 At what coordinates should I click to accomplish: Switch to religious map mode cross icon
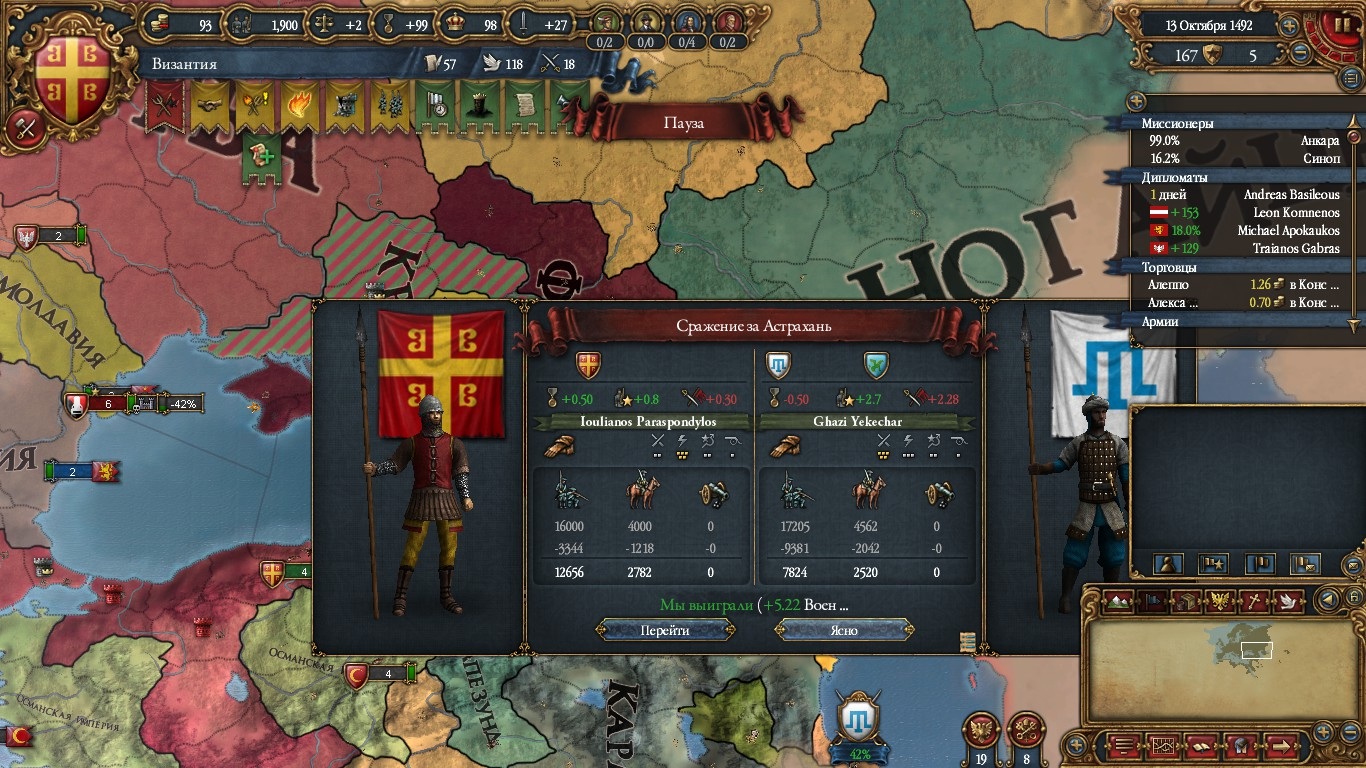(x=1252, y=601)
